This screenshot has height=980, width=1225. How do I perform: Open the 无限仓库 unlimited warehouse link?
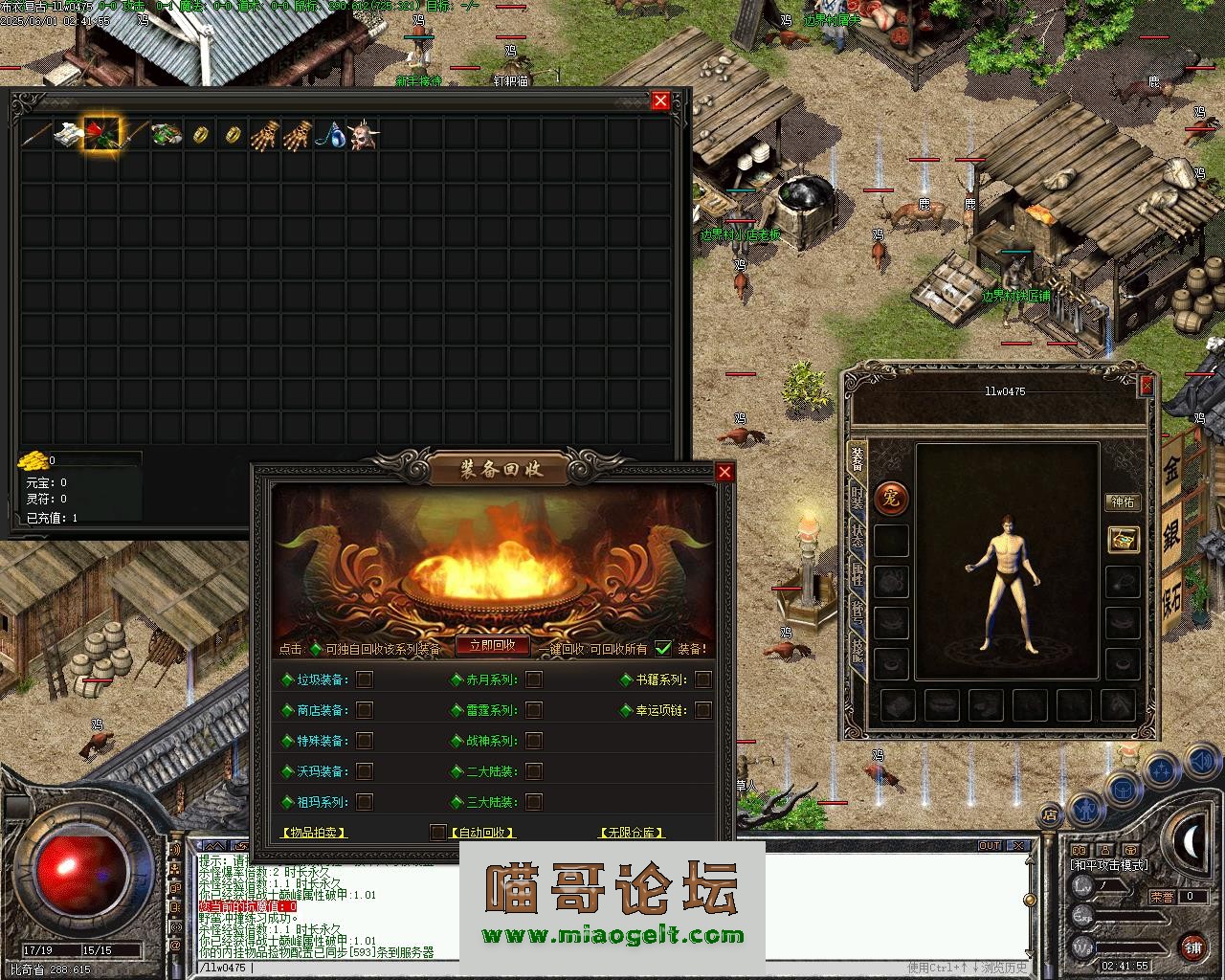click(x=632, y=833)
